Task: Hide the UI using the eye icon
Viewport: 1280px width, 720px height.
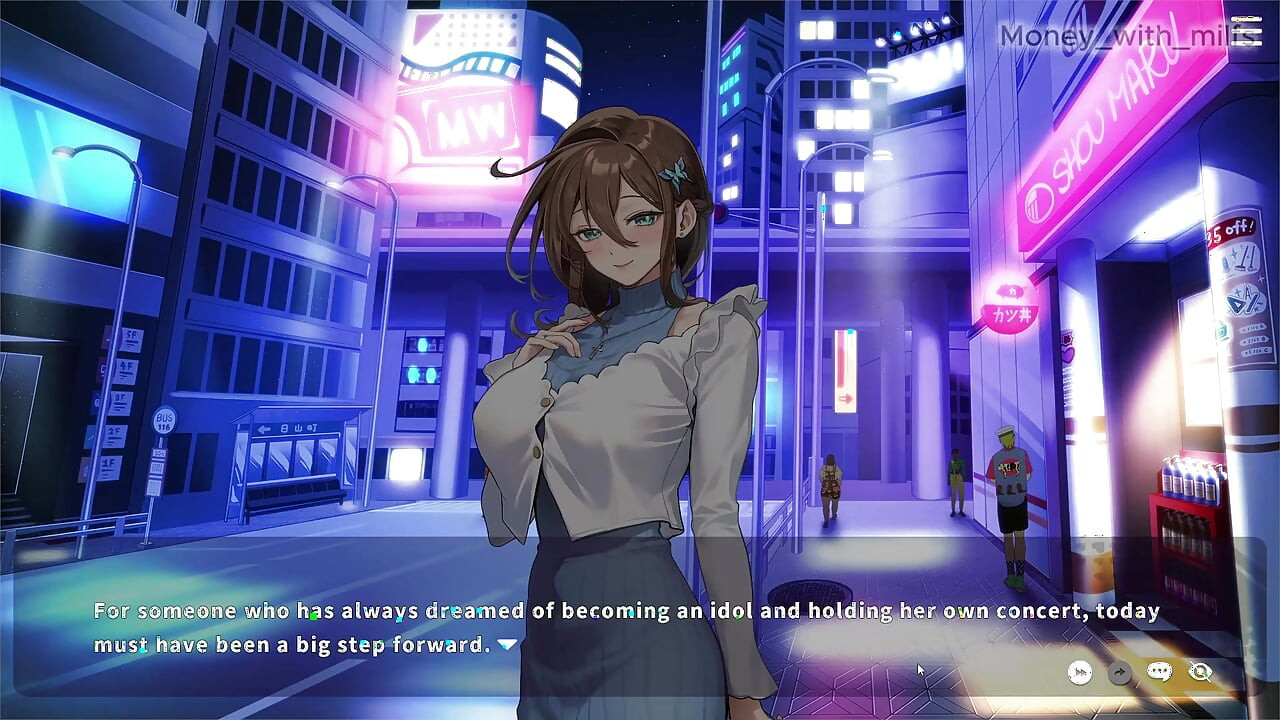Action: (x=1200, y=672)
